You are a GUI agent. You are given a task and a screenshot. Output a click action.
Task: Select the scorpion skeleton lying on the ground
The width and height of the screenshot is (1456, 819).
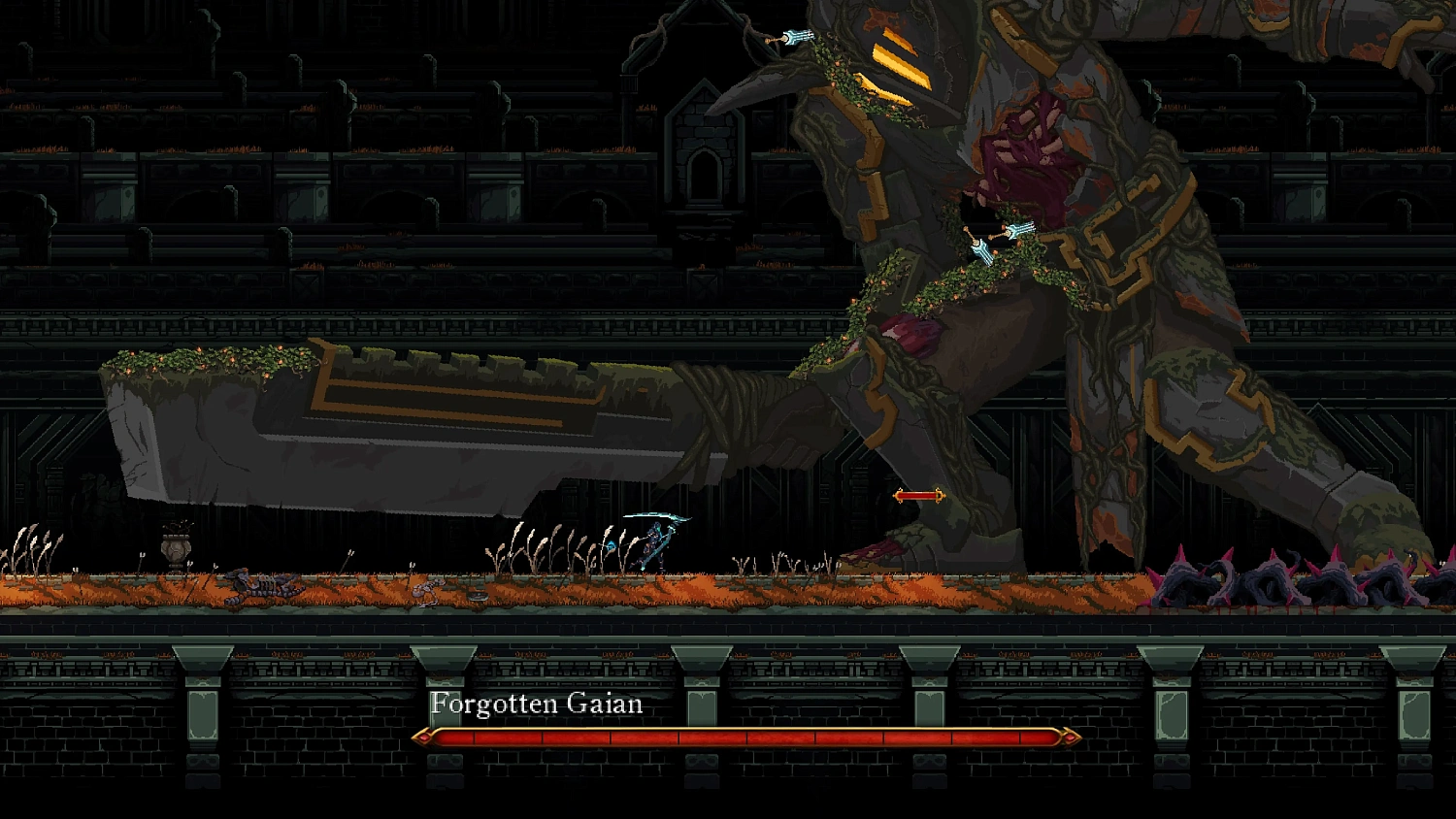point(262,585)
